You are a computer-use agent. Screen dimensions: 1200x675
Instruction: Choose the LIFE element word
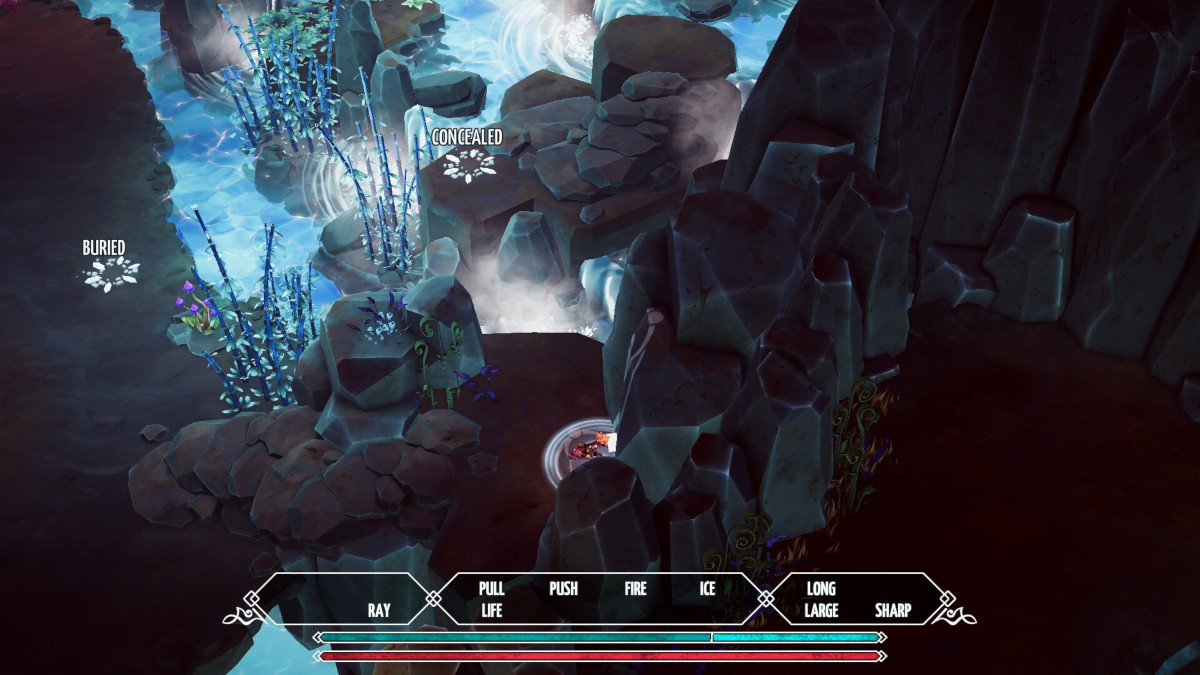point(491,610)
